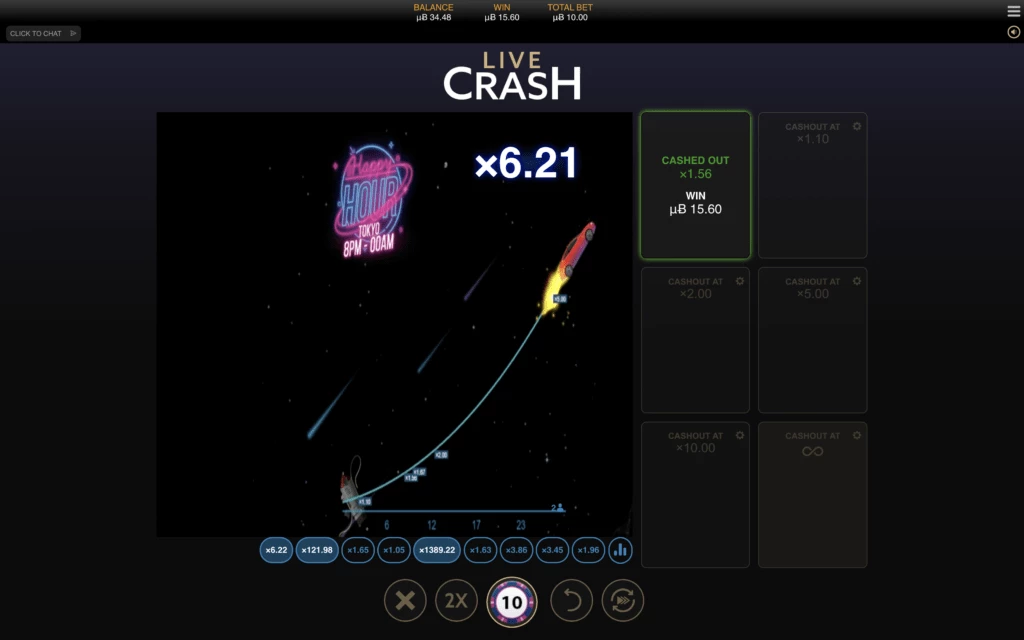The height and width of the screenshot is (640, 1024).
Task: Choose the infinity cashout bet box
Action: click(x=812, y=495)
